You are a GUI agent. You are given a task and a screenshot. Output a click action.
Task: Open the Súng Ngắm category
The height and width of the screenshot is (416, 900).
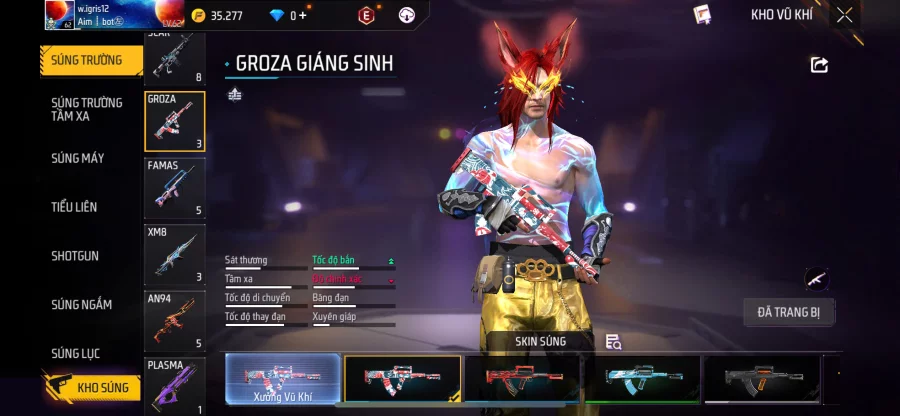82,305
